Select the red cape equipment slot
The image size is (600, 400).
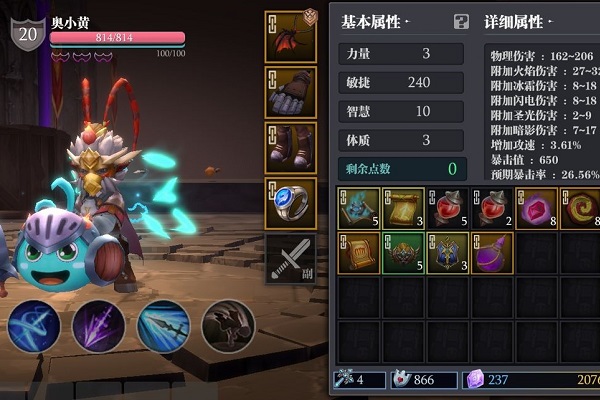click(290, 37)
